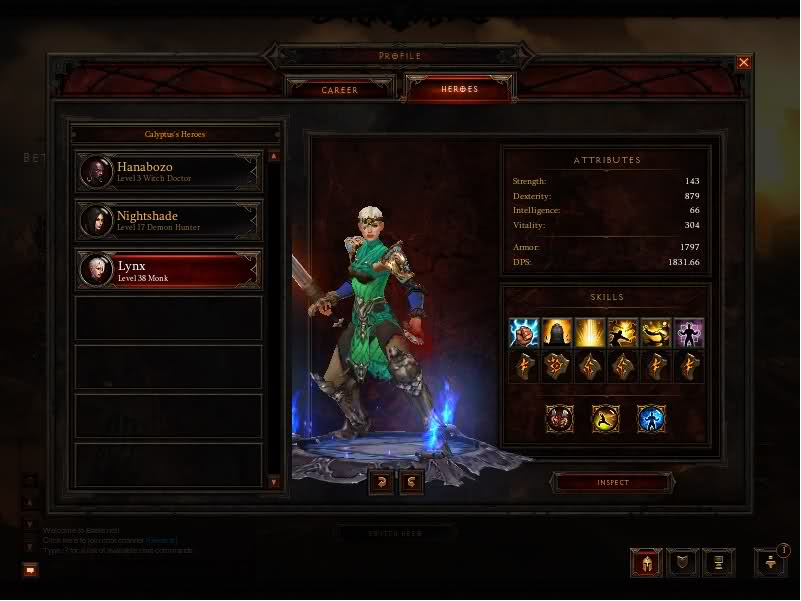Select the lightning fist skill icon
Screen dimensions: 801x601
tap(523, 333)
